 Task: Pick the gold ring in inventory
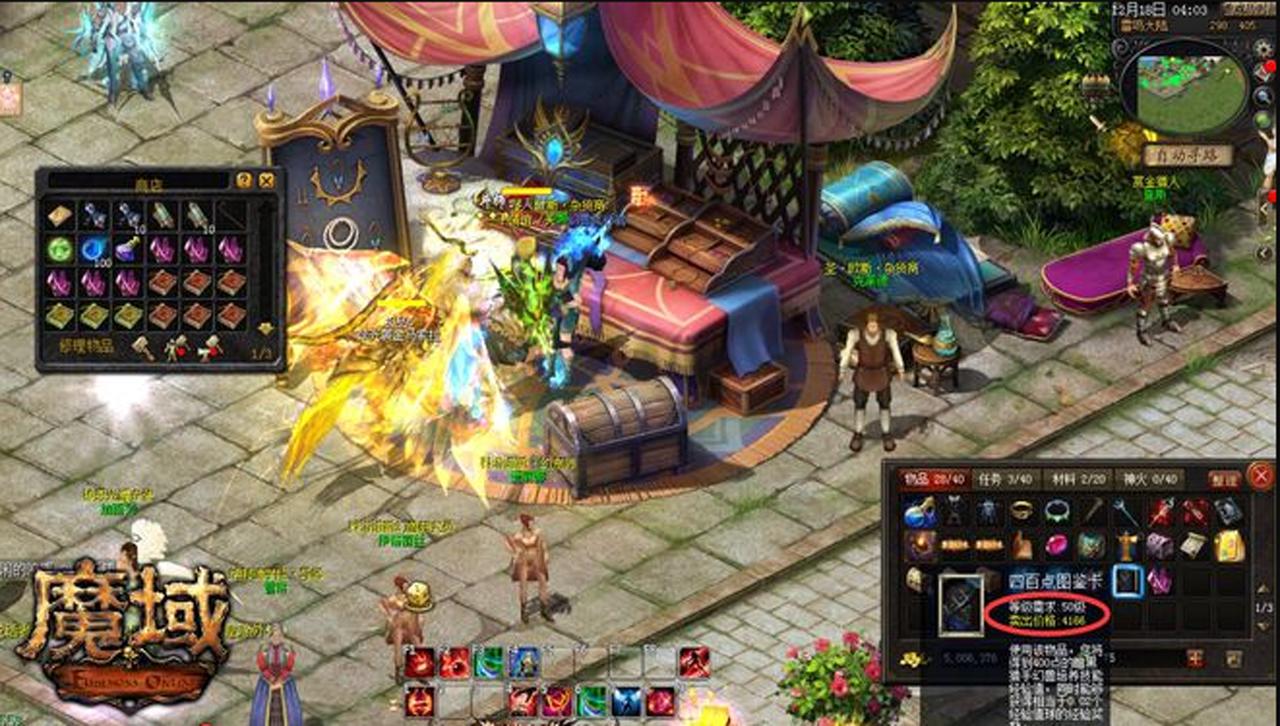point(1021,512)
